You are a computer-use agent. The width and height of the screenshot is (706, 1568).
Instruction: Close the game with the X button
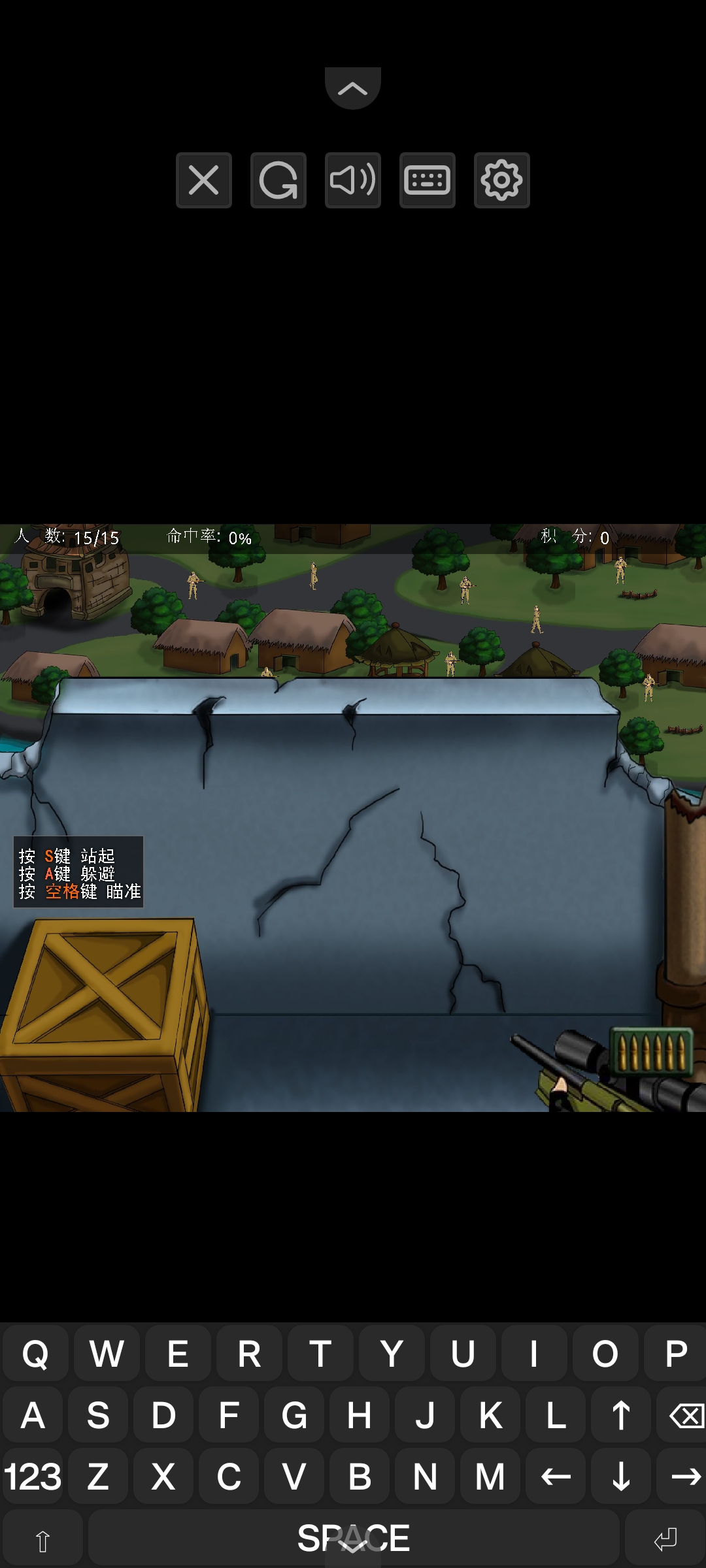click(203, 180)
